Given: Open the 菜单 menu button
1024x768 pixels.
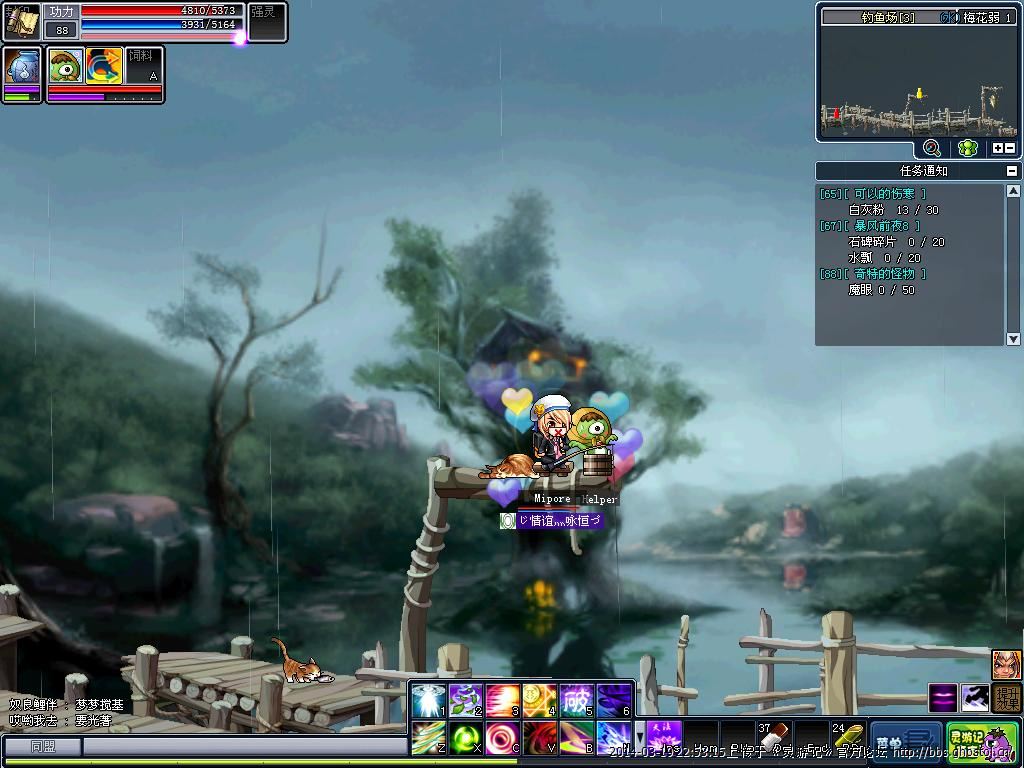Looking at the screenshot, I should click(905, 741).
